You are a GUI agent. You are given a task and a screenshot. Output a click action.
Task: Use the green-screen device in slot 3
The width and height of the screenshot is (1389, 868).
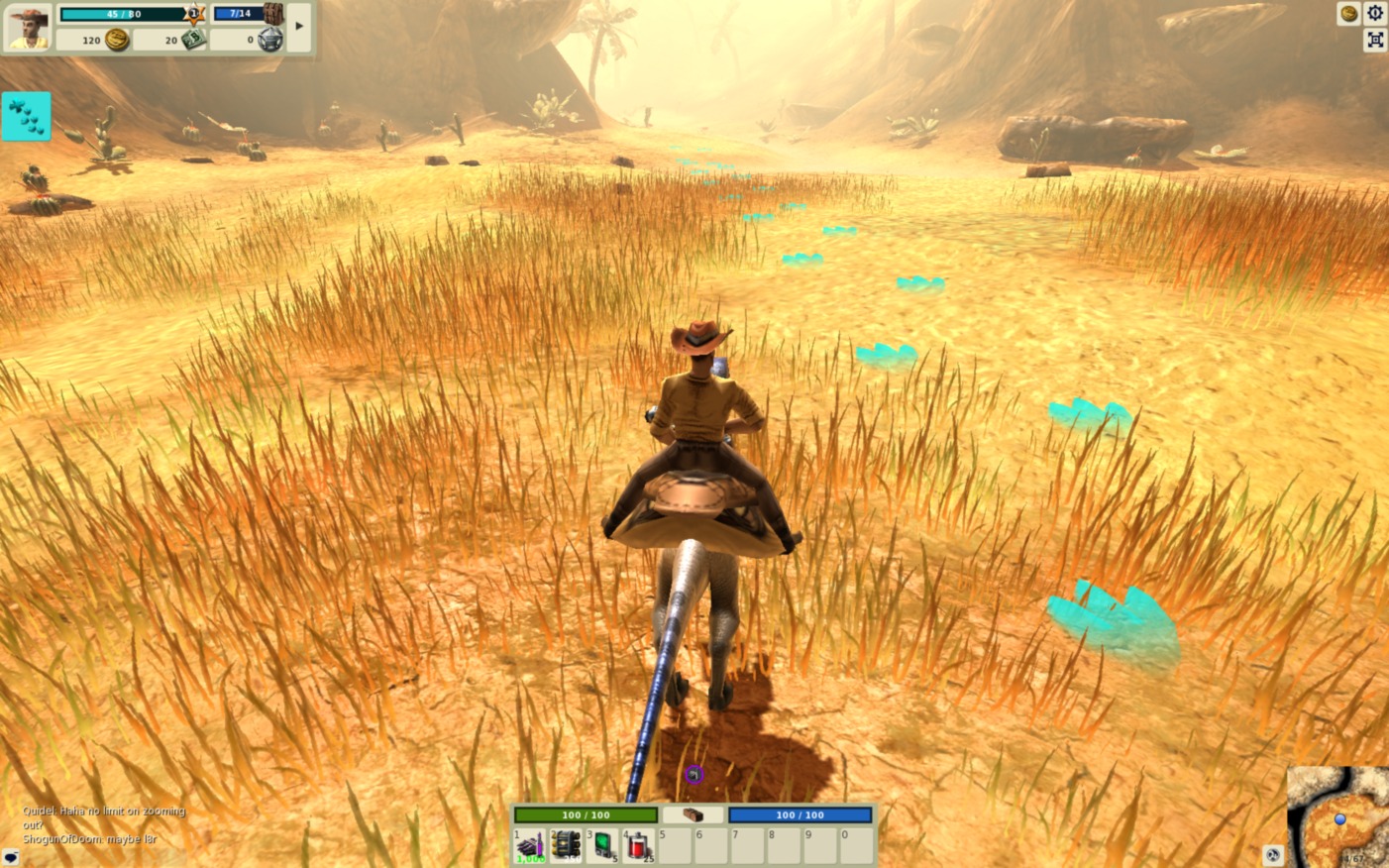point(602,845)
